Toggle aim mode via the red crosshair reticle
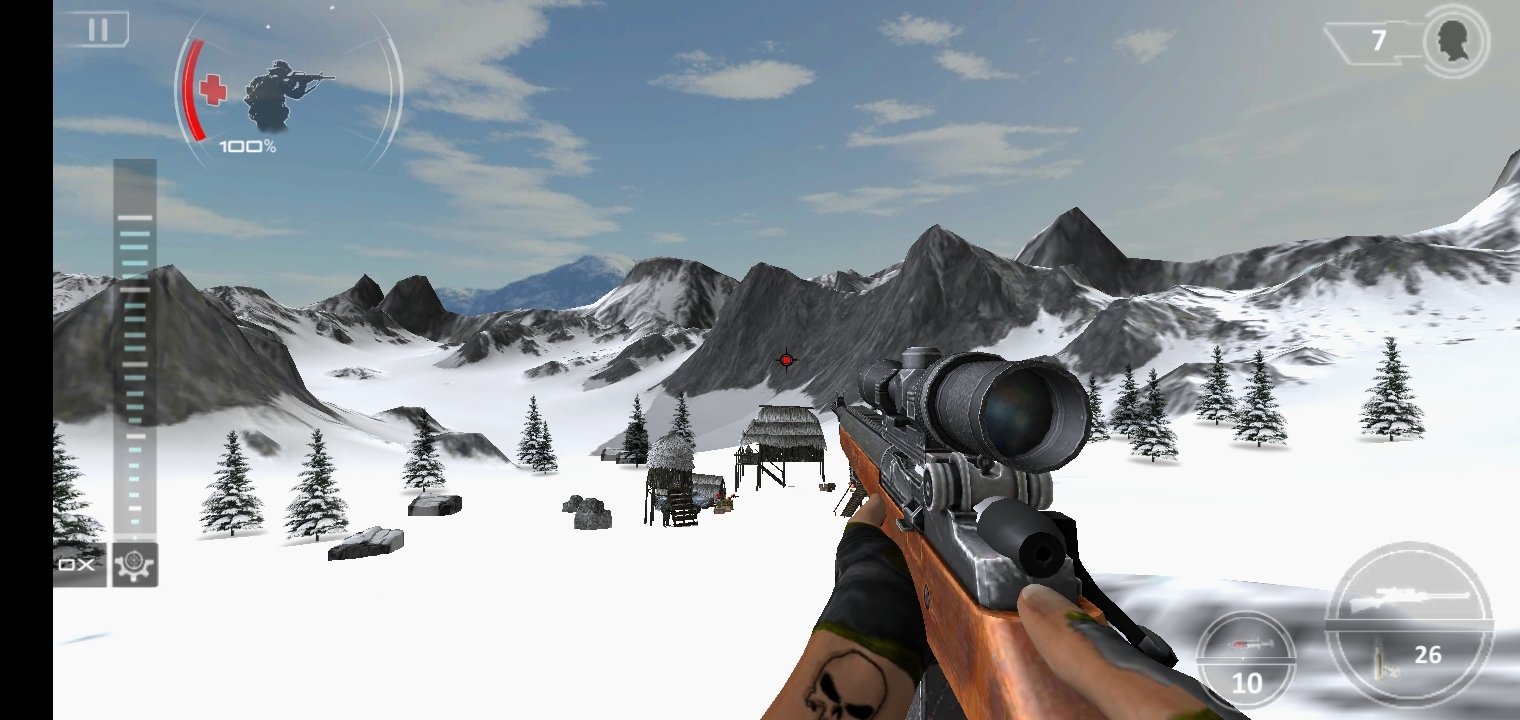 point(786,360)
